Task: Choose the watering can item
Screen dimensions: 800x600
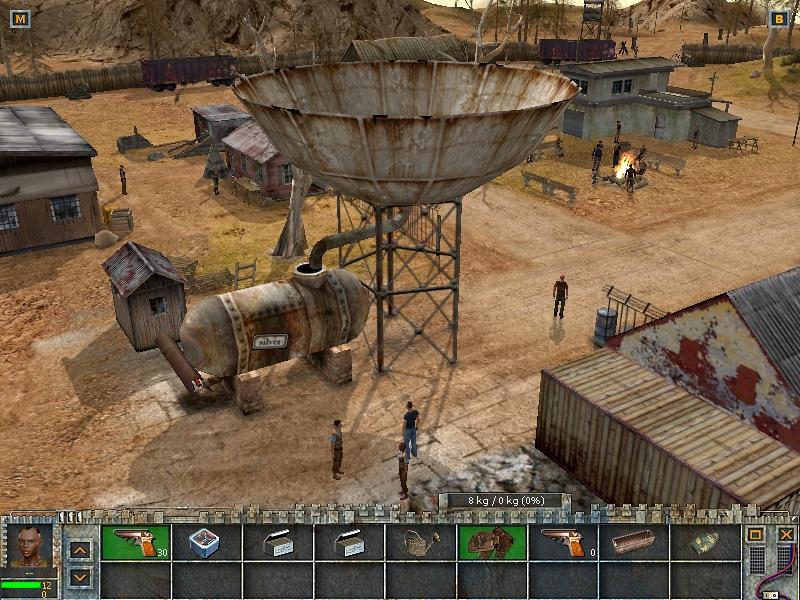Action: point(420,542)
